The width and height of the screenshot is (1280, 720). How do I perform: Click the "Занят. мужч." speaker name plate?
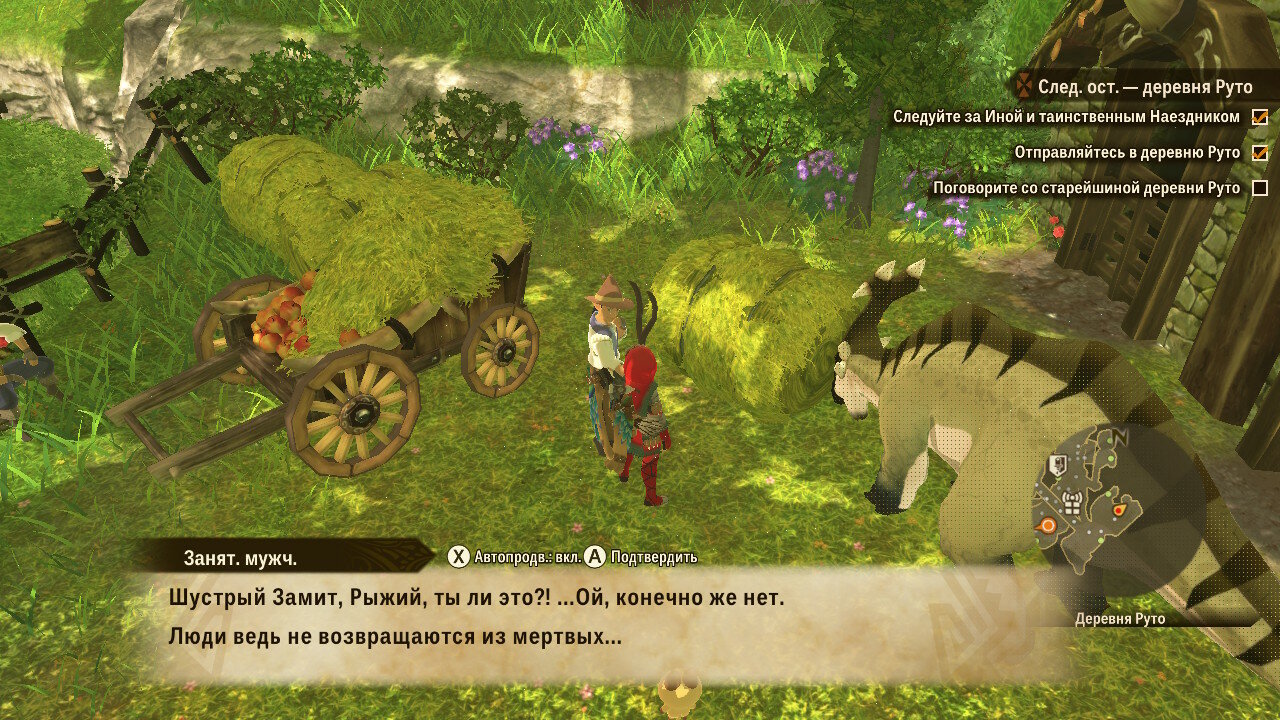(x=240, y=558)
